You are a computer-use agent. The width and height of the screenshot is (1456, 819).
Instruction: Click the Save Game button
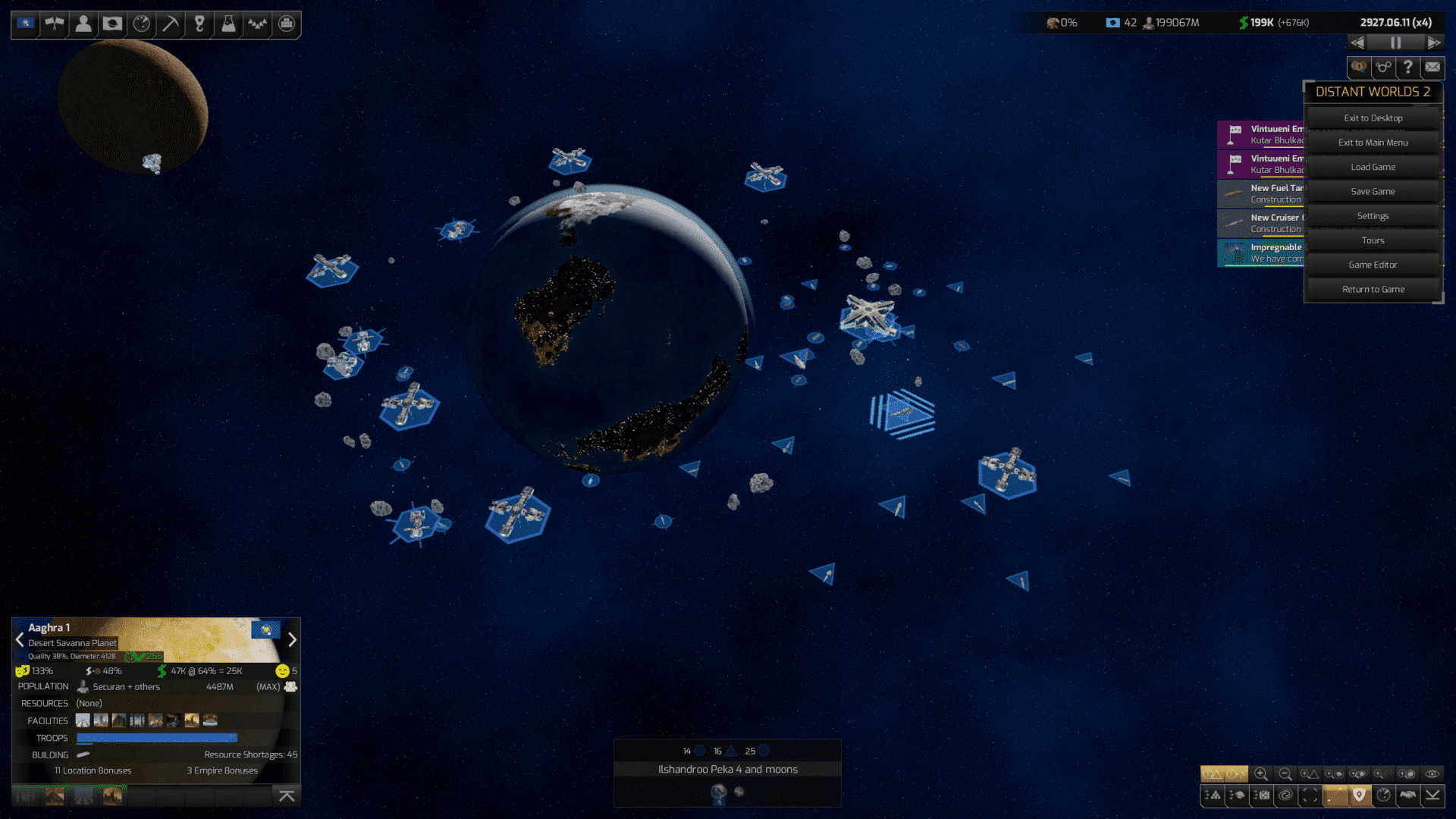click(1373, 191)
